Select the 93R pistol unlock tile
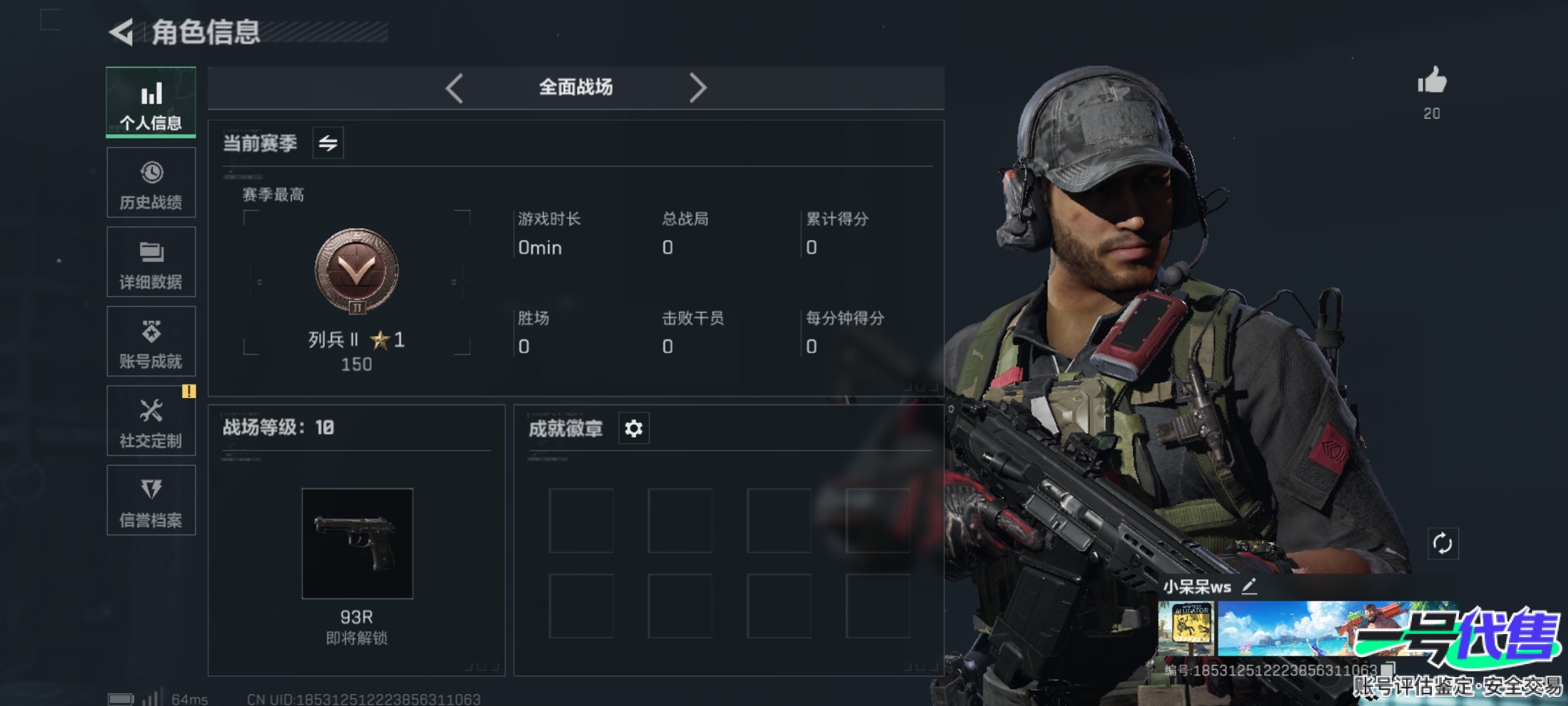 pos(357,543)
